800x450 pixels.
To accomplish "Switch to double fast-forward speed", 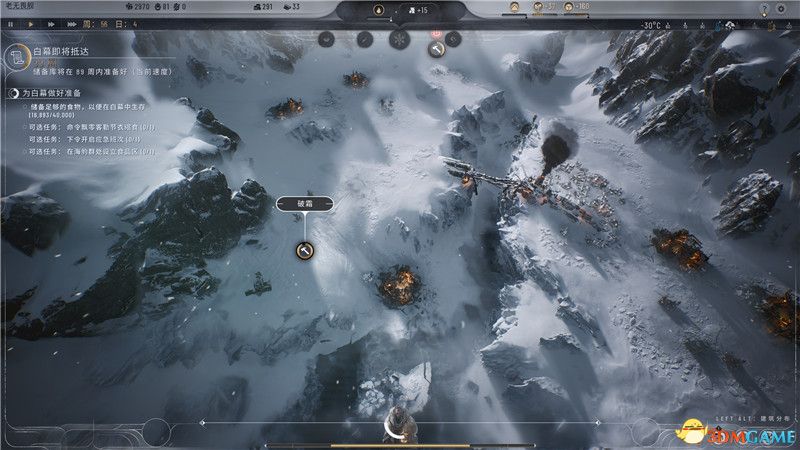I will (50, 23).
